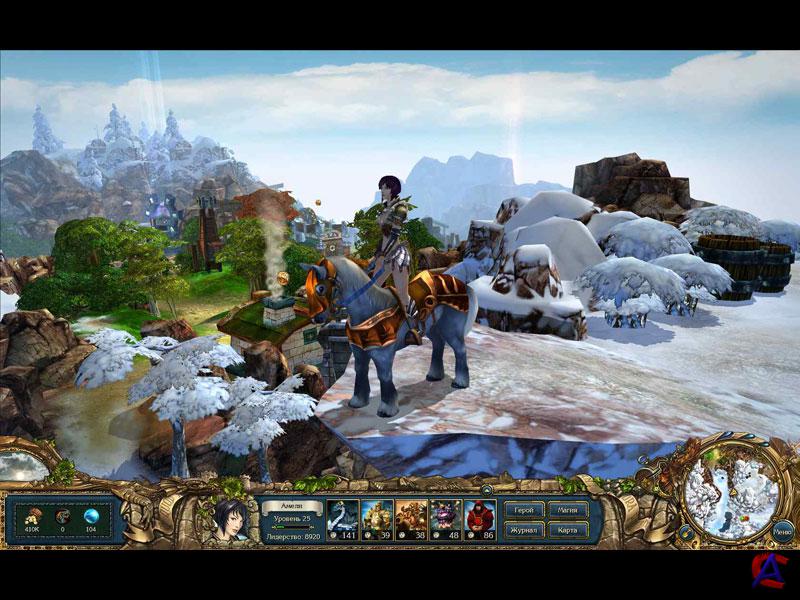This screenshot has height=600, width=800.
Task: Select the white serpent troop with 141 units
Action: [343, 519]
